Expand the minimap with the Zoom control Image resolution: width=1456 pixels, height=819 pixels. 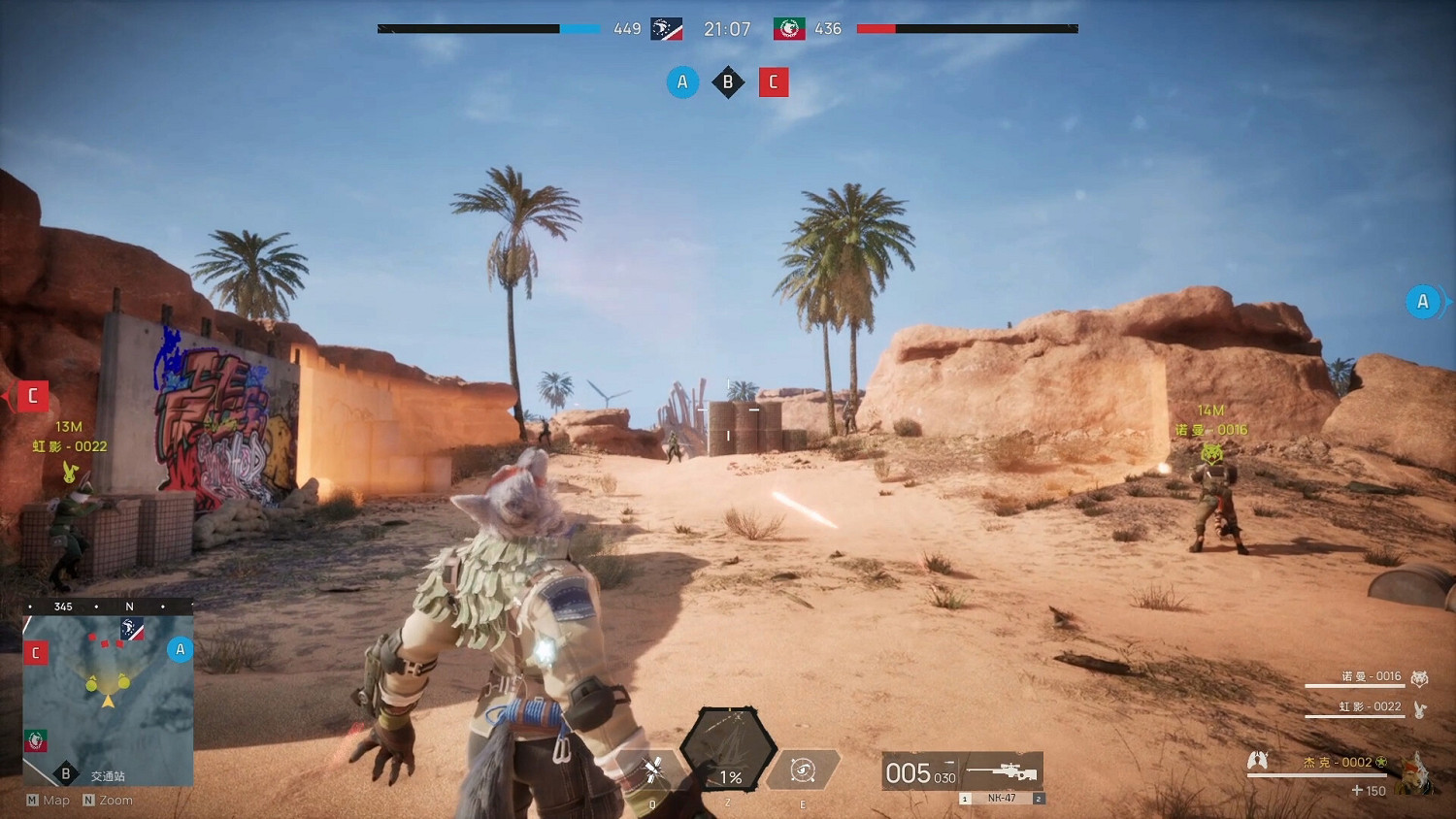click(x=109, y=800)
